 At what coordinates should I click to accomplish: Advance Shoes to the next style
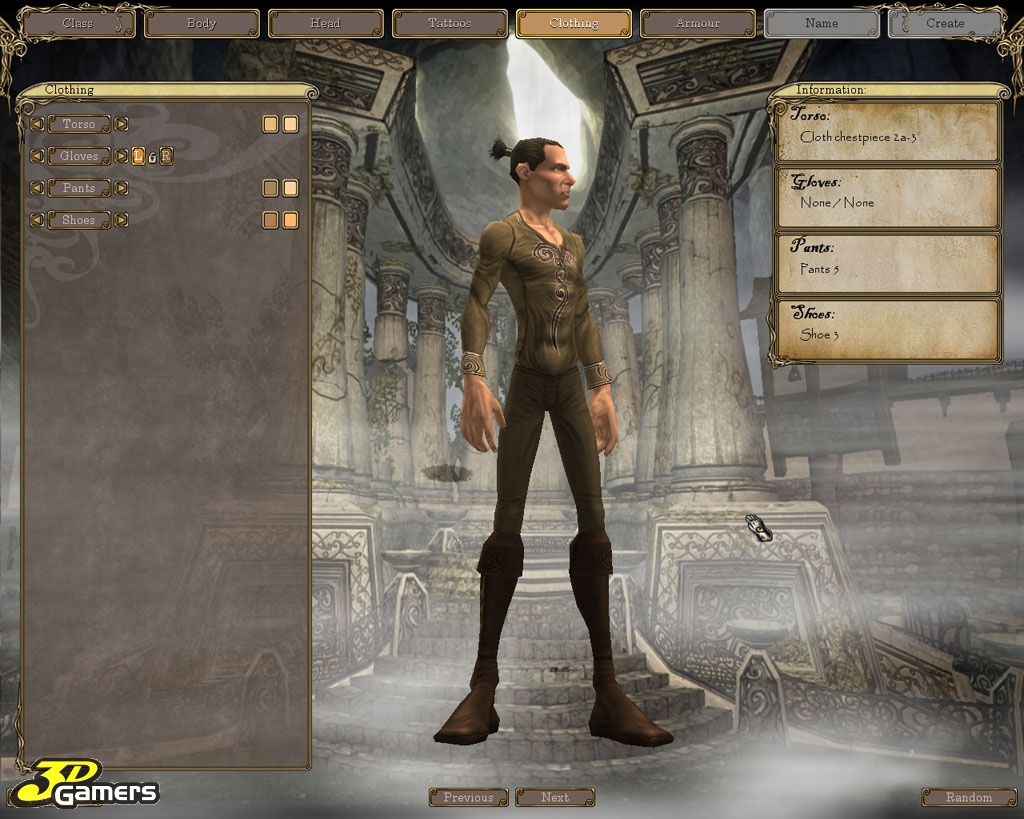pyautogui.click(x=121, y=220)
